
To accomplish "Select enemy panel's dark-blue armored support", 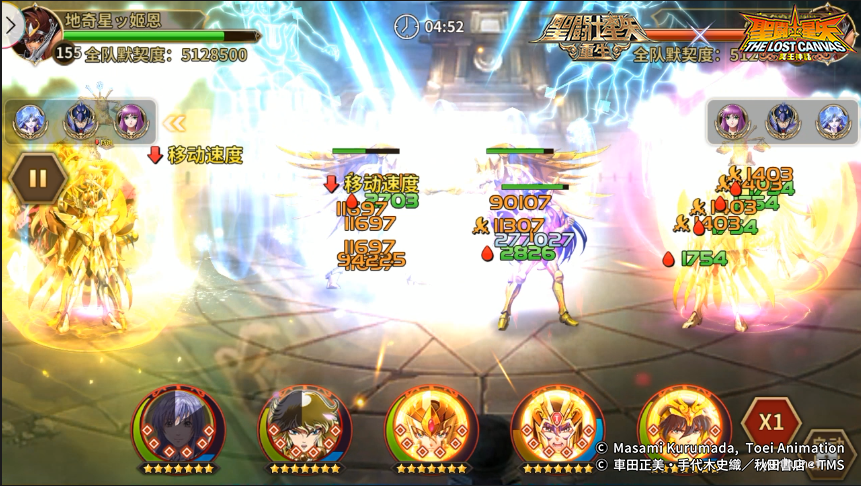I will click(783, 122).
